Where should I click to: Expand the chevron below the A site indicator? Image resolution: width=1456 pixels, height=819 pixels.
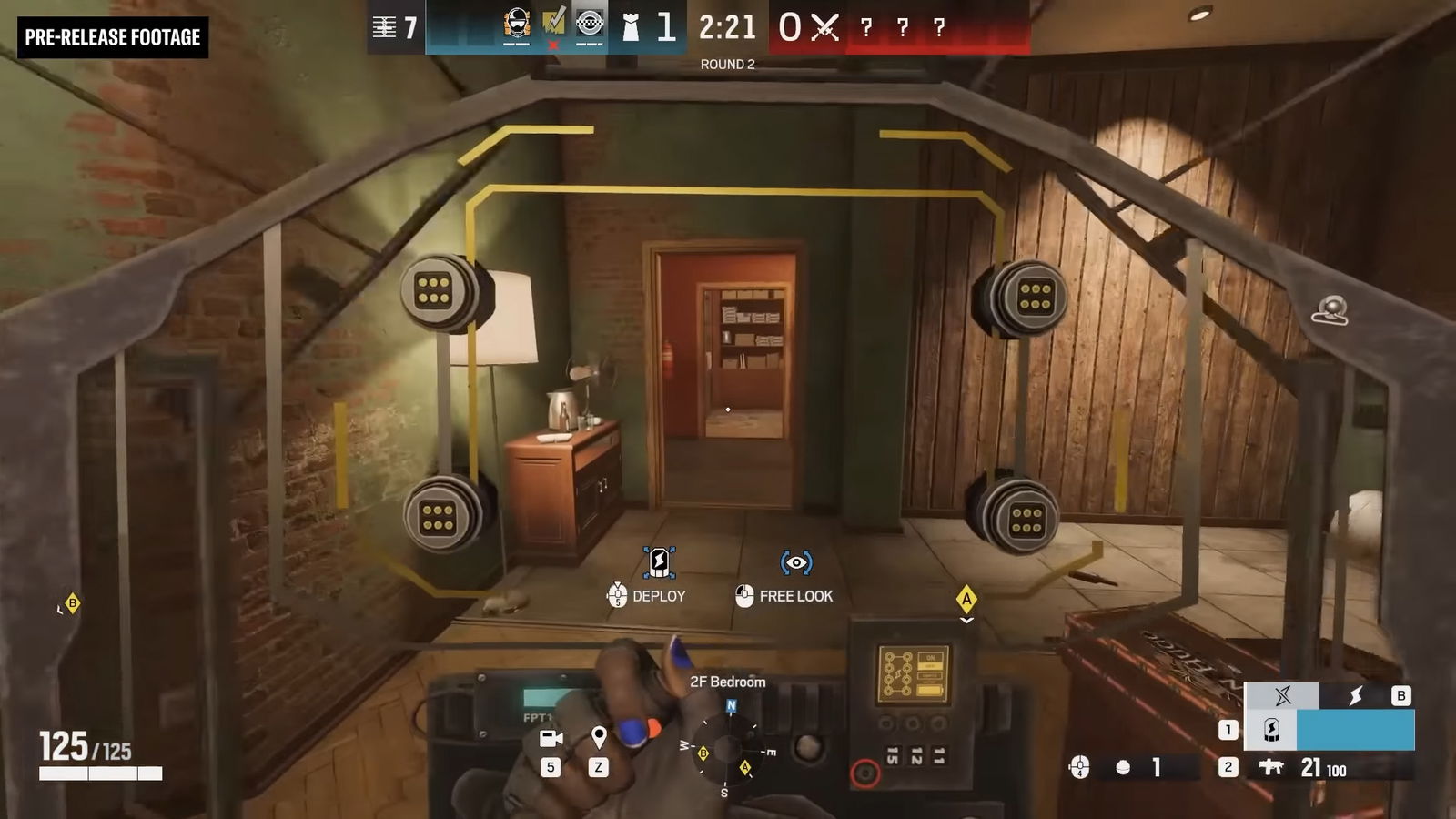966,619
